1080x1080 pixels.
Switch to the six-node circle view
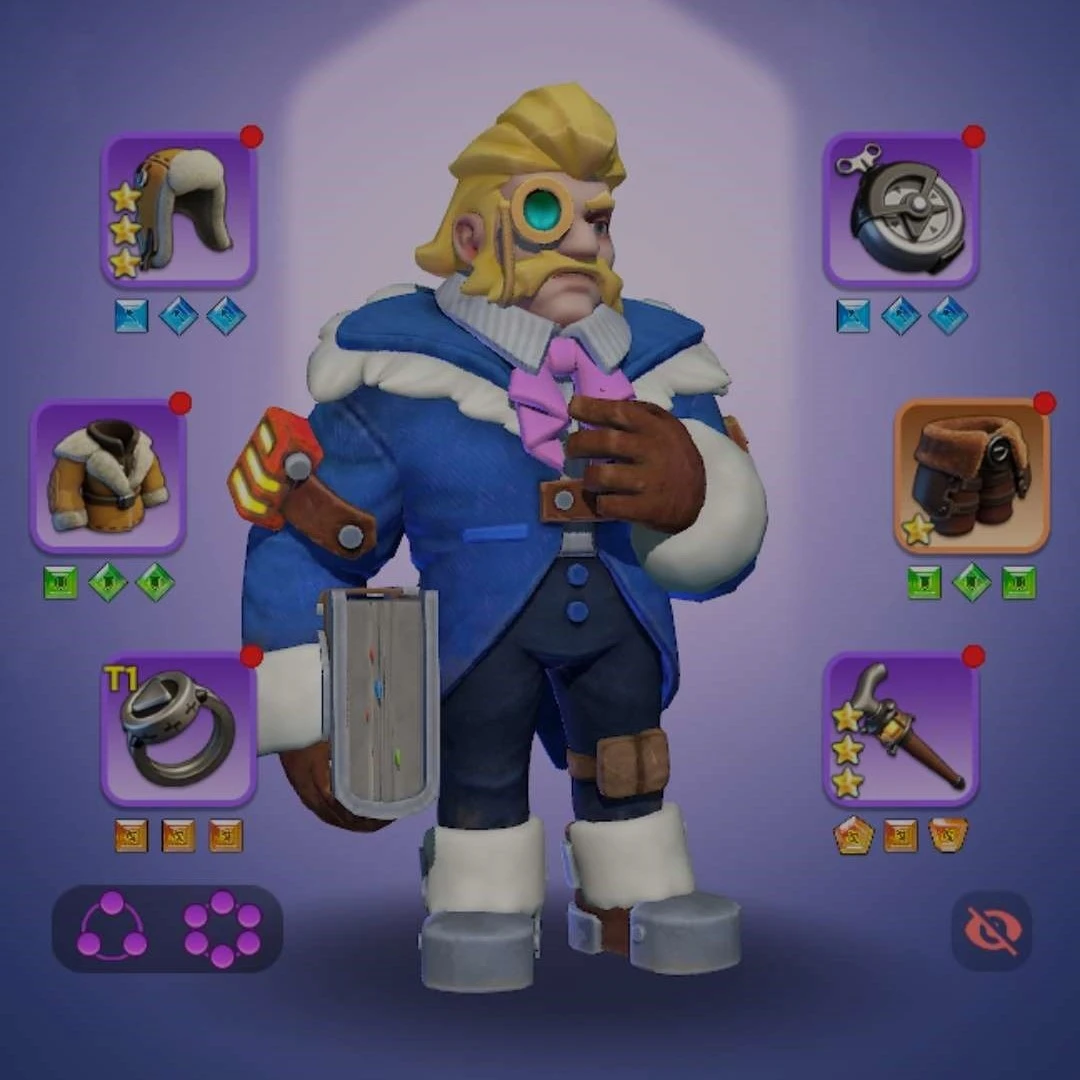(x=222, y=928)
